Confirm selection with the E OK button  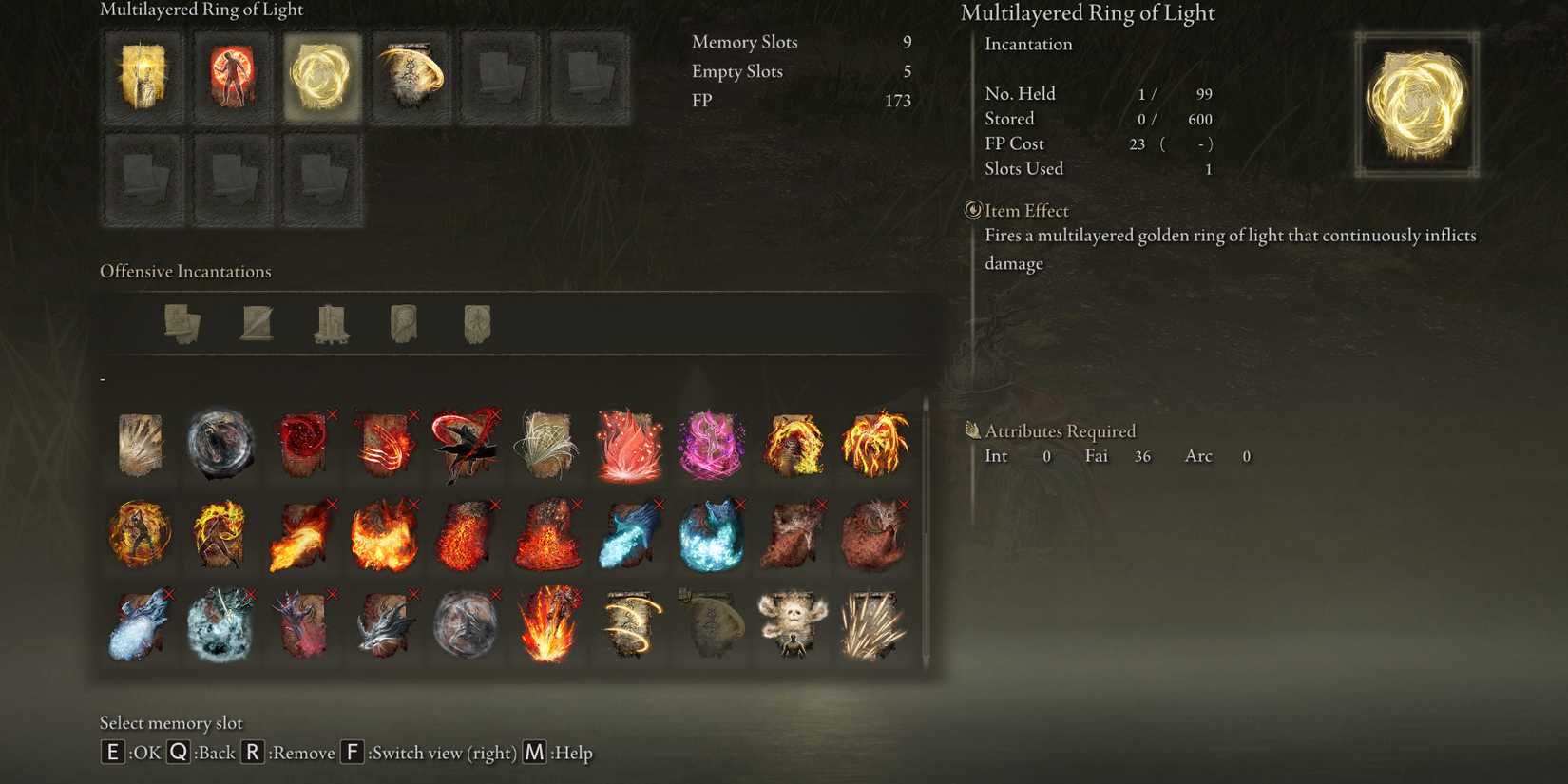click(111, 752)
